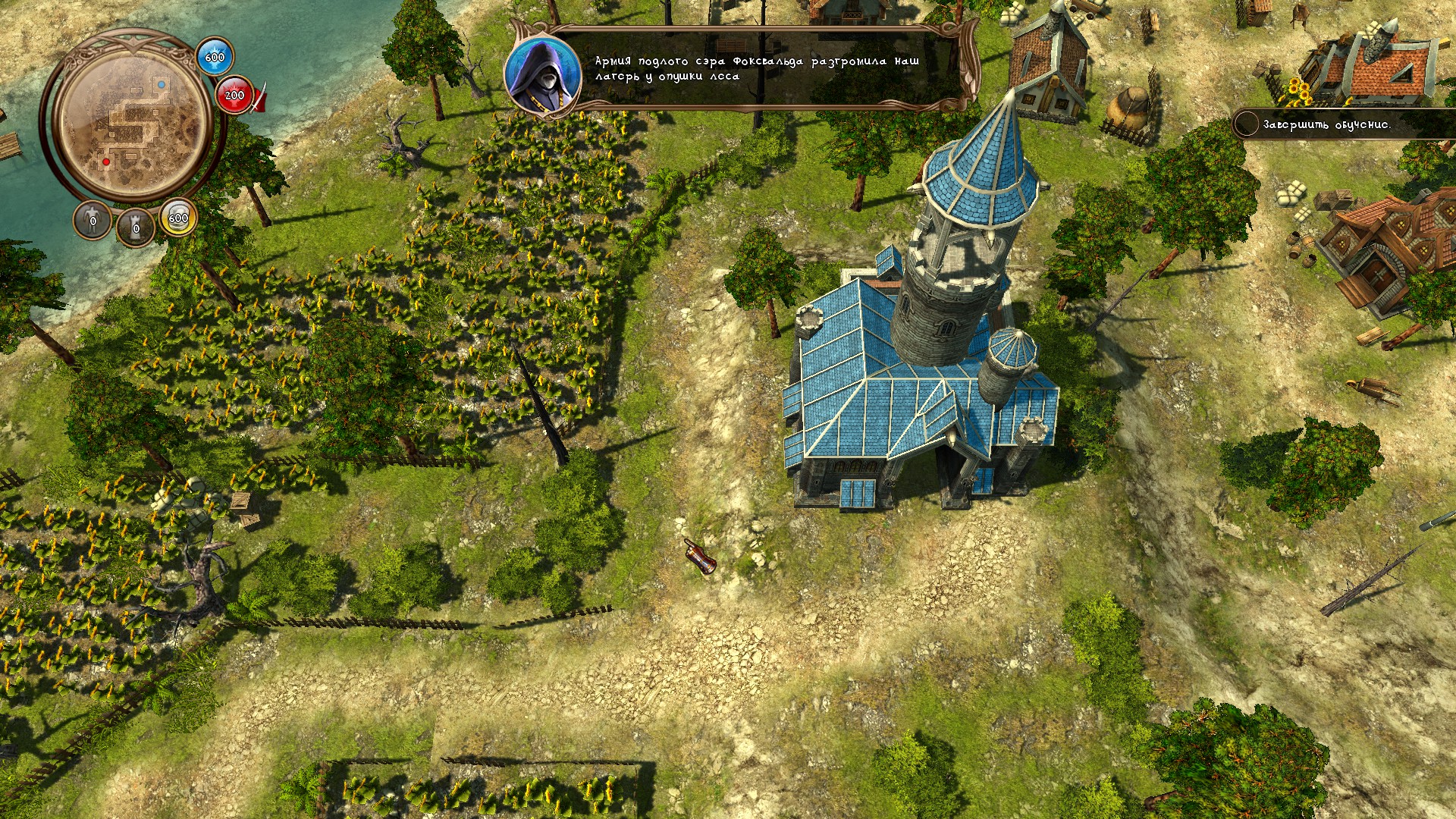Open the tower count icon
1456x819 pixels.
coord(136,227)
